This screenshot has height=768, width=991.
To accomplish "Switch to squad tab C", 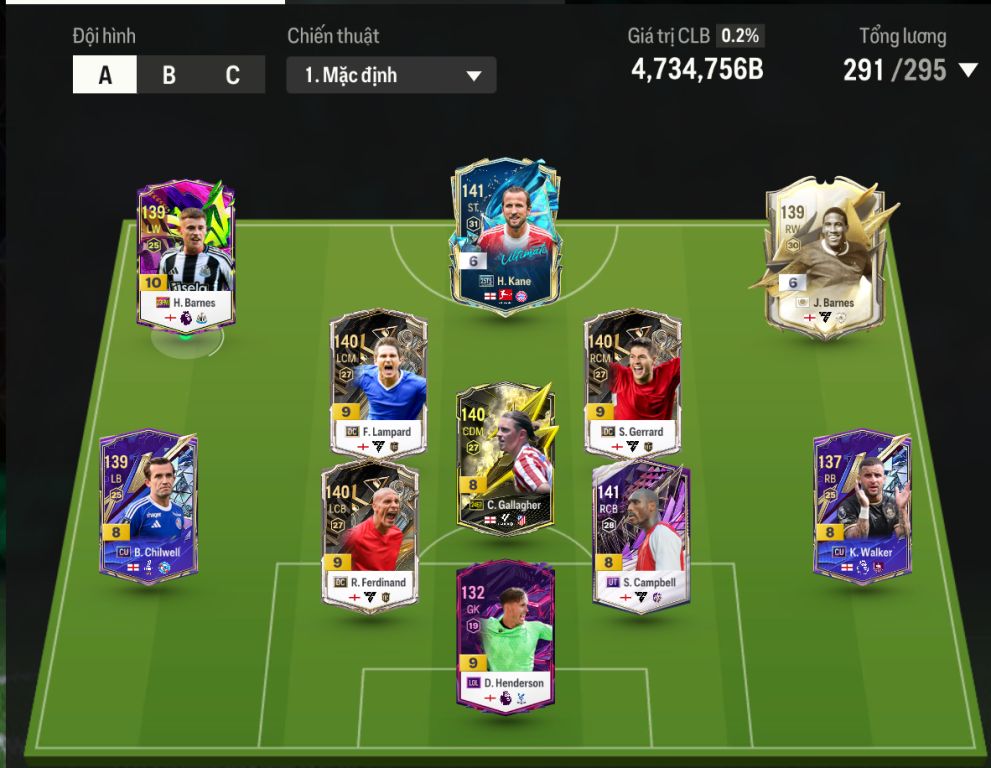I will 232,75.
